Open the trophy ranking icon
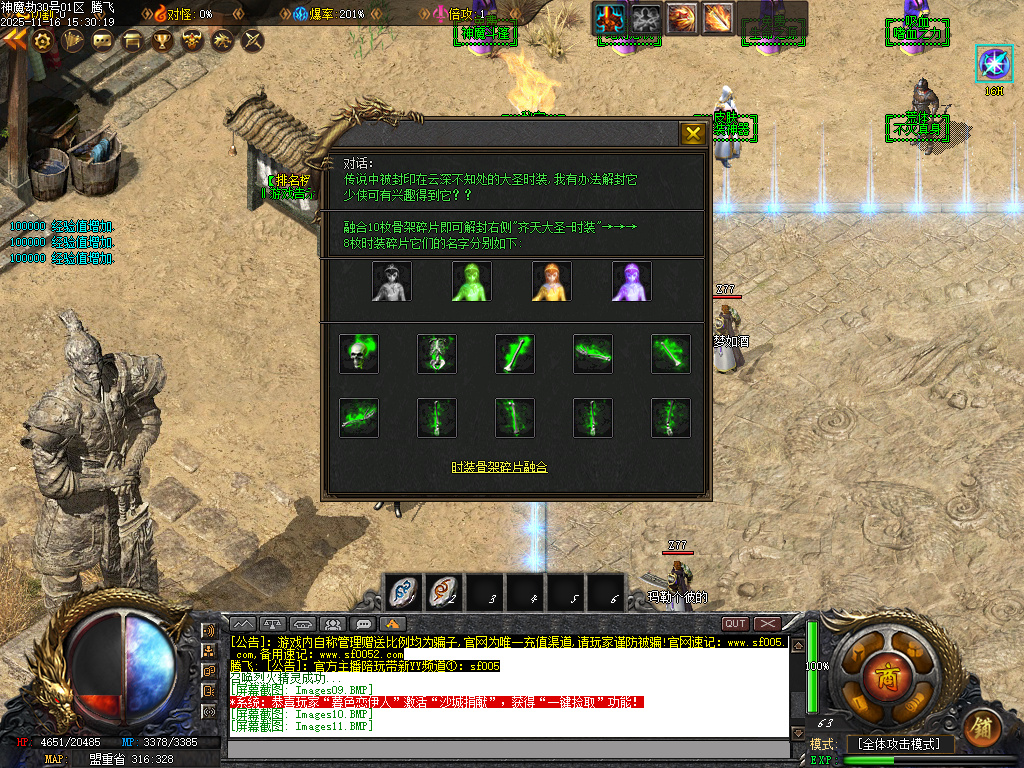 point(162,41)
